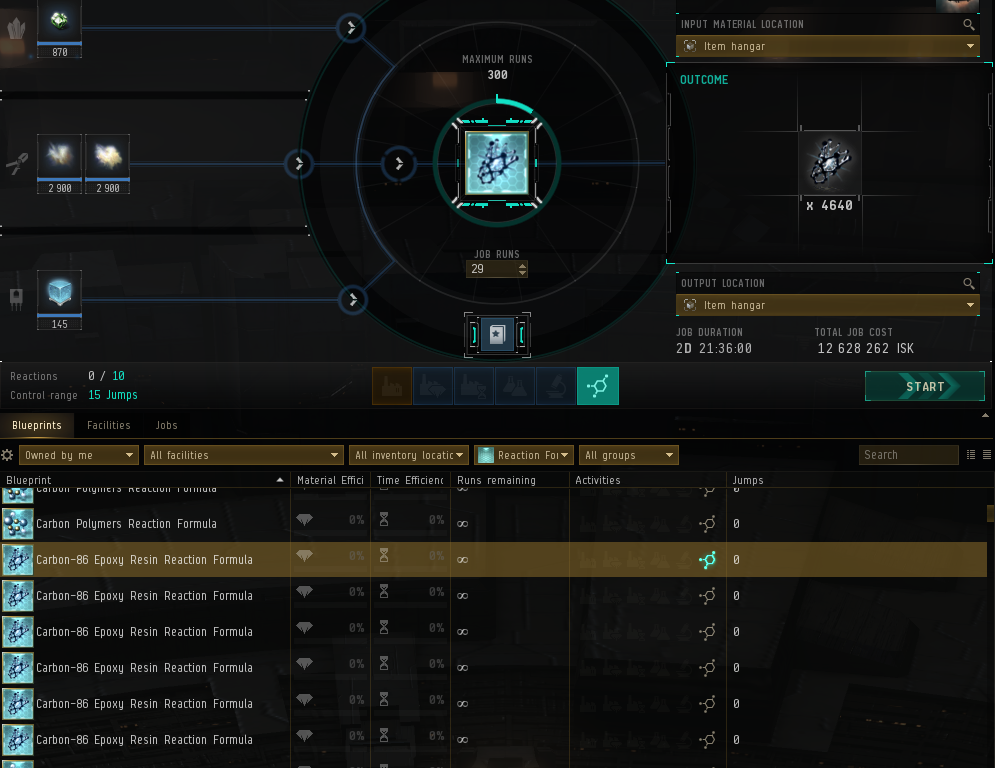Choose the Manufacturing activity icon
Image resolution: width=995 pixels, height=768 pixels.
[392, 386]
